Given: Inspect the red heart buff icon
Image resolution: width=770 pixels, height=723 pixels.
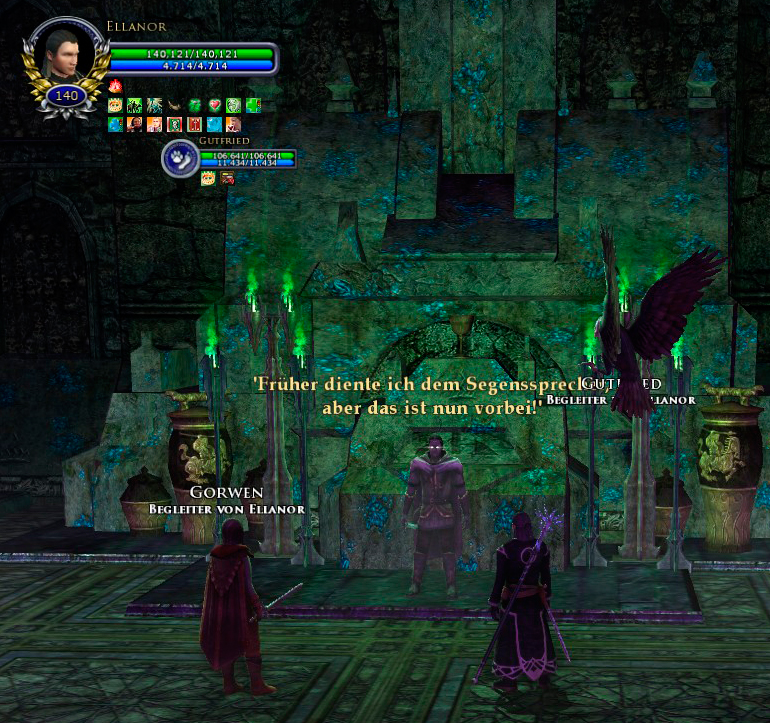Looking at the screenshot, I should click(213, 105).
